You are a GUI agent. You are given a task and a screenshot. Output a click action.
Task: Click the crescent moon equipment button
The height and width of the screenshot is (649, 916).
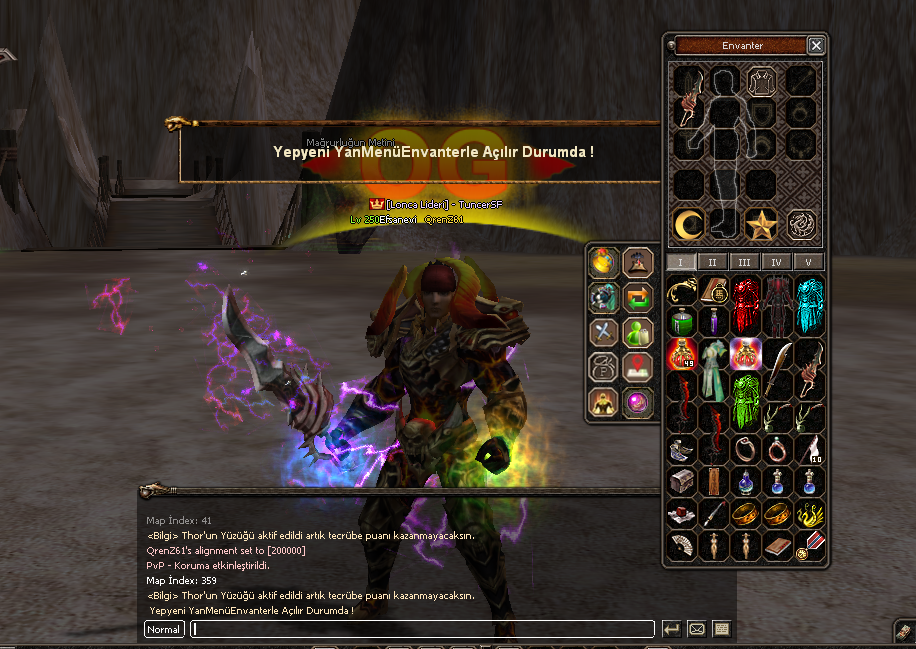pyautogui.click(x=686, y=224)
